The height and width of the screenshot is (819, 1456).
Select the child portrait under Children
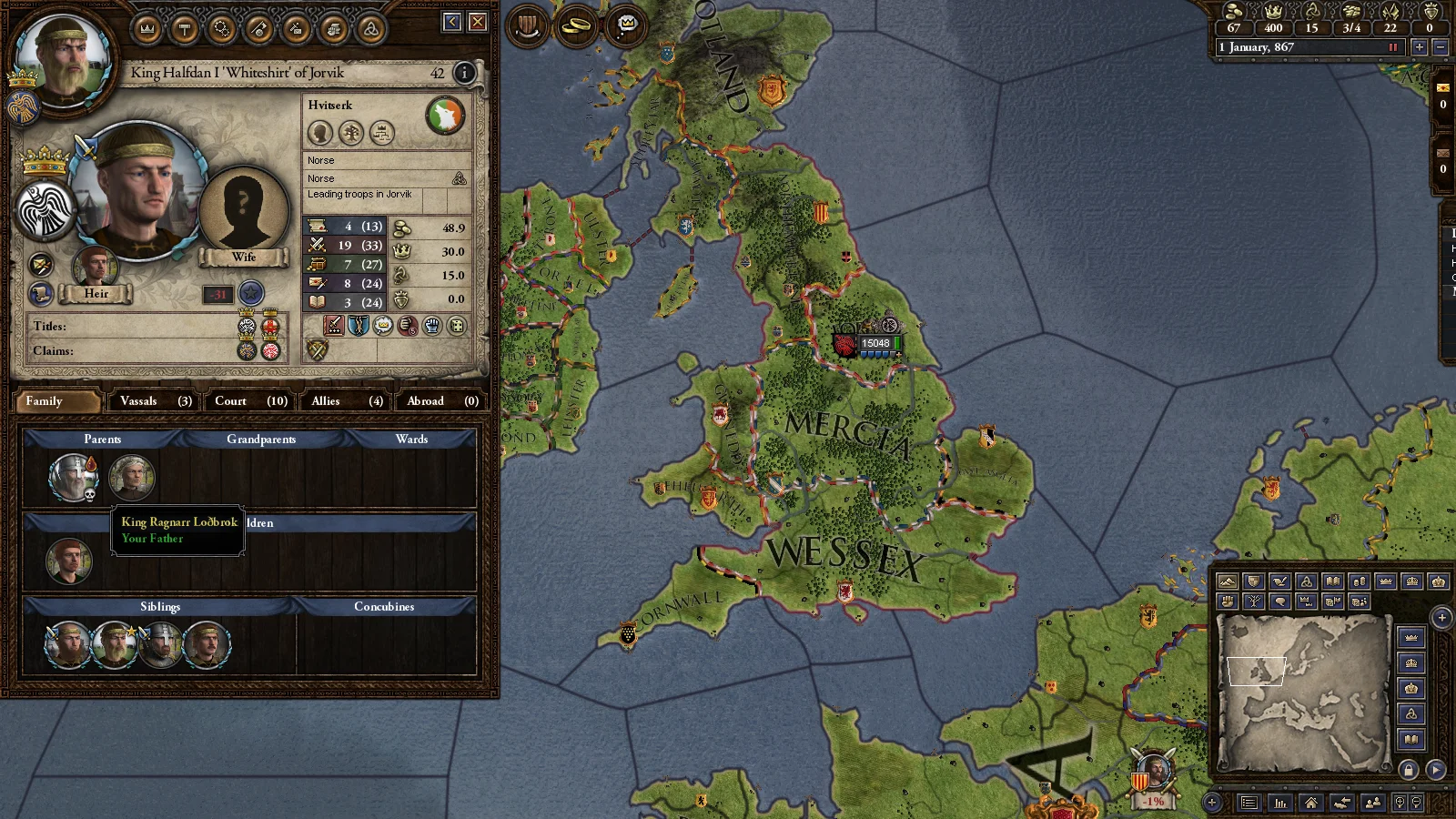69,561
